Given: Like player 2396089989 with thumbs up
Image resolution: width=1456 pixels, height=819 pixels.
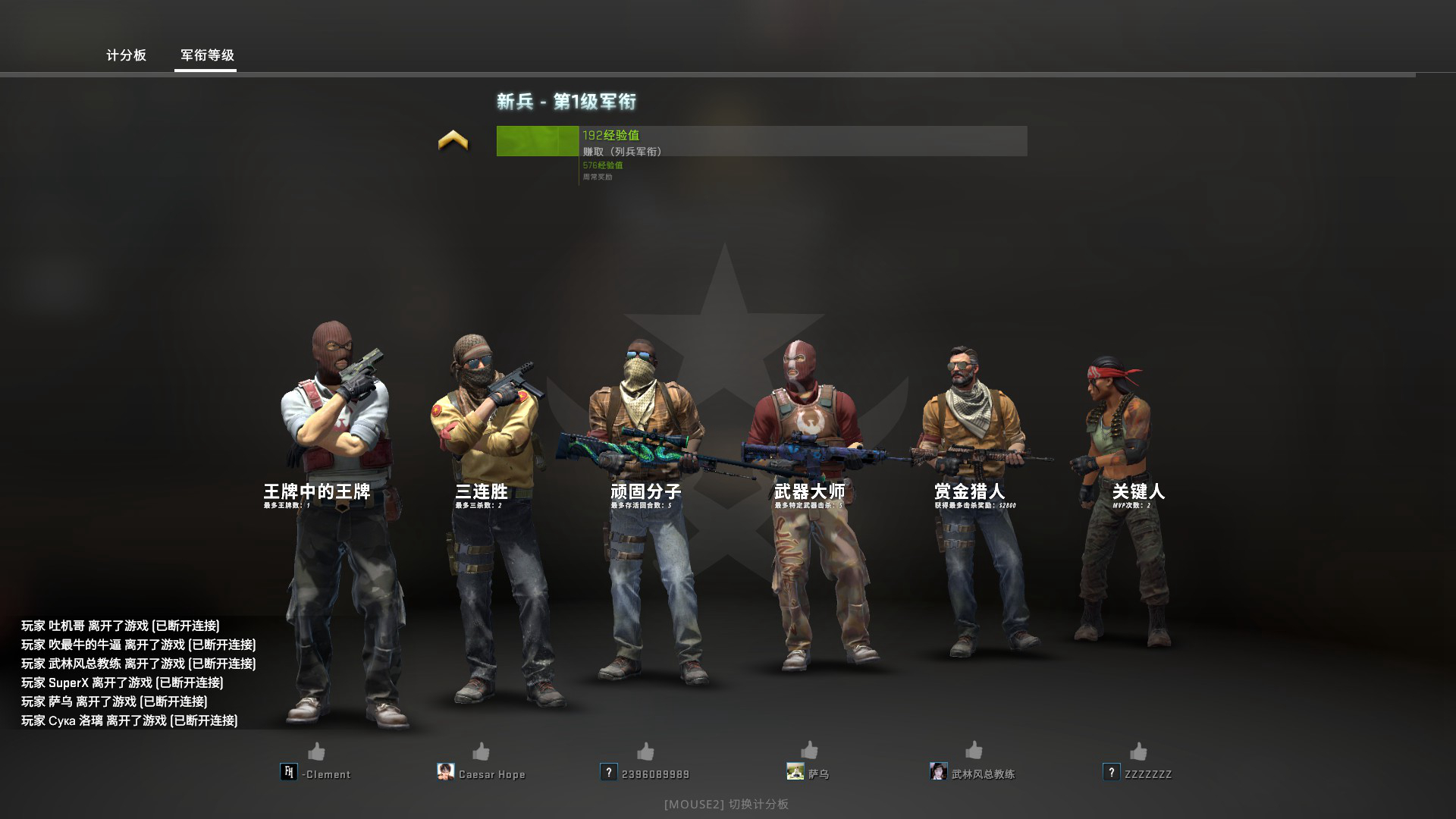Looking at the screenshot, I should [645, 752].
